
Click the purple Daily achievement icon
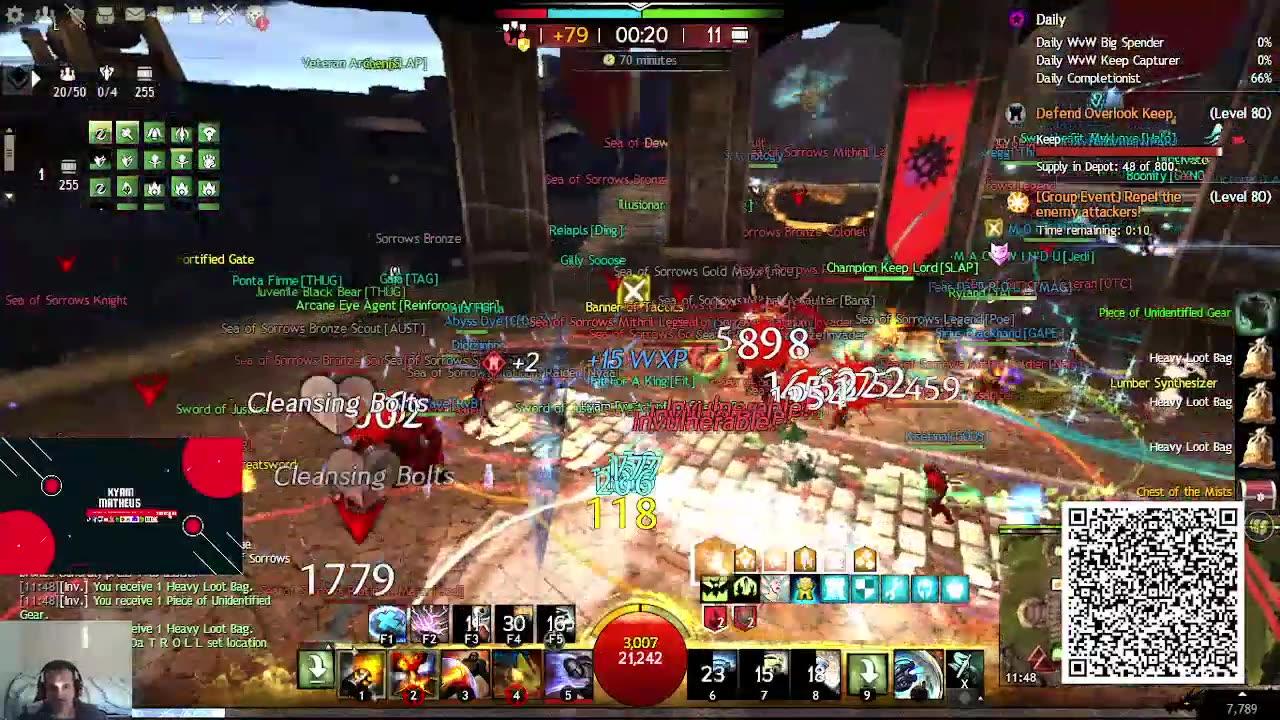(x=1018, y=19)
